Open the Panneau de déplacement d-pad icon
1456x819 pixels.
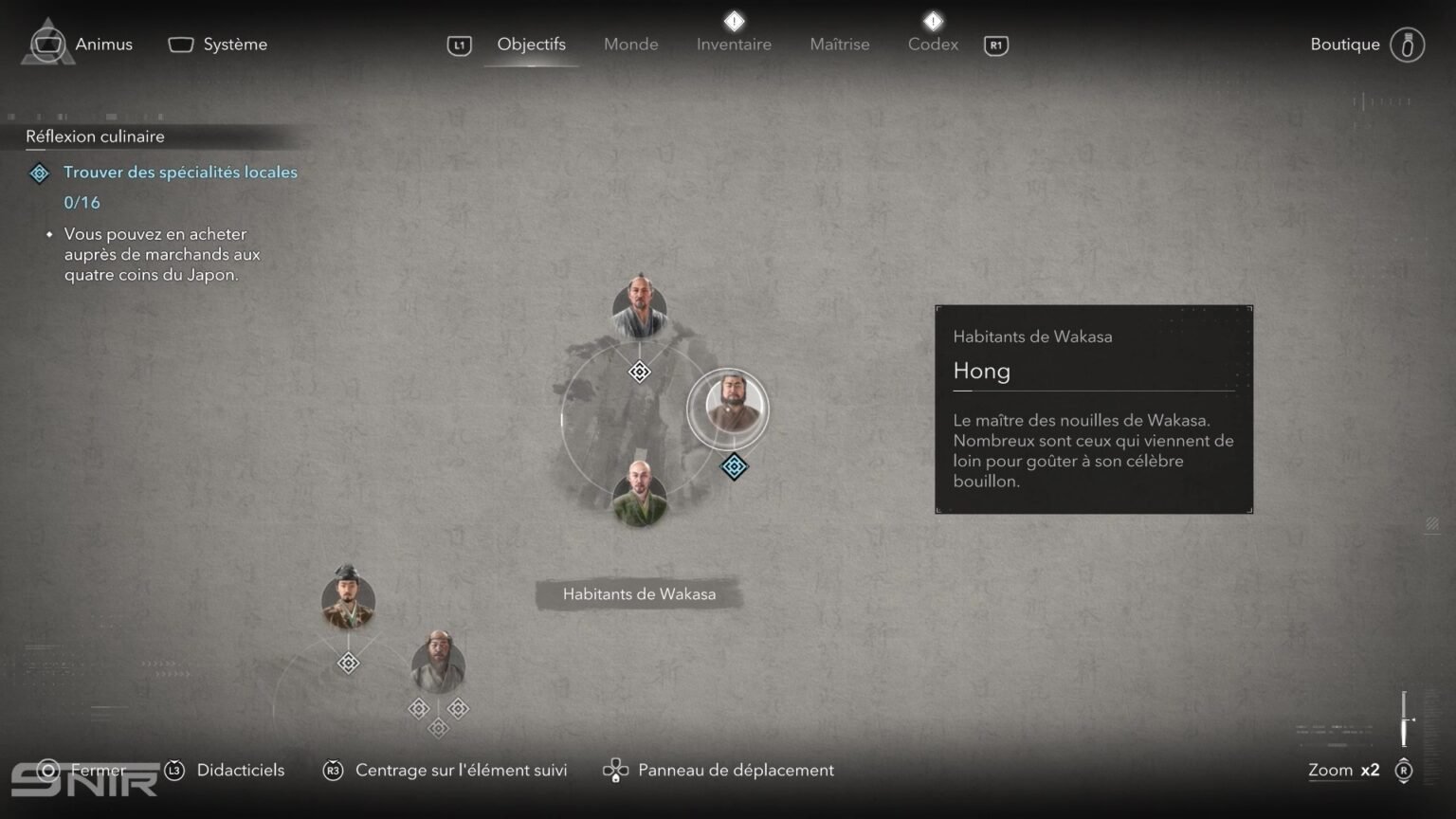(x=617, y=770)
